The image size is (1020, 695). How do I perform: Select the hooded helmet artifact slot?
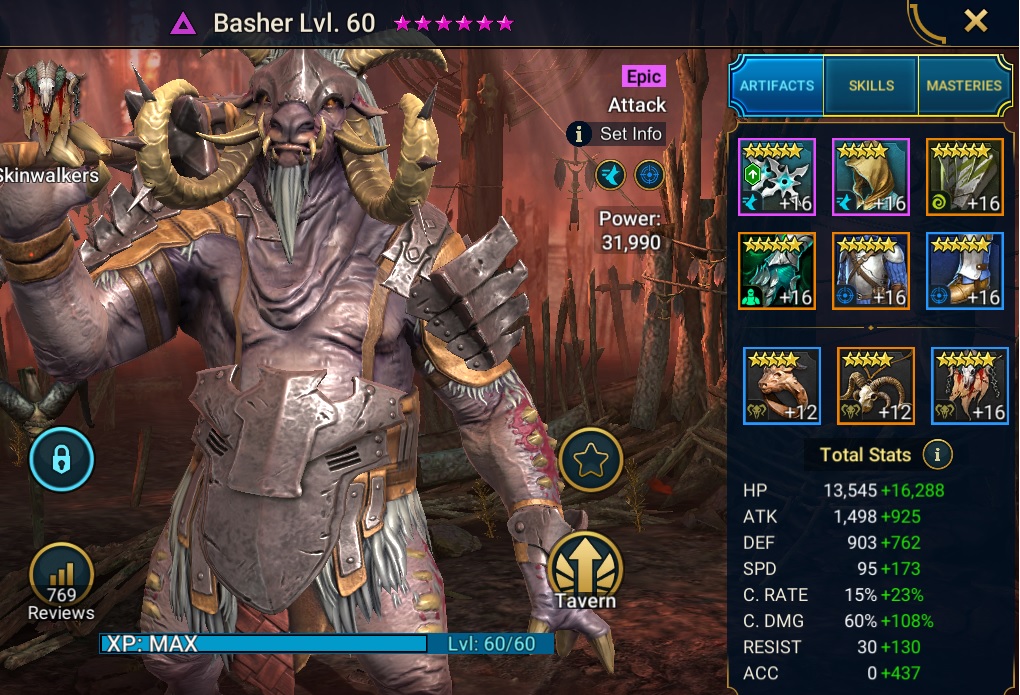click(x=871, y=177)
